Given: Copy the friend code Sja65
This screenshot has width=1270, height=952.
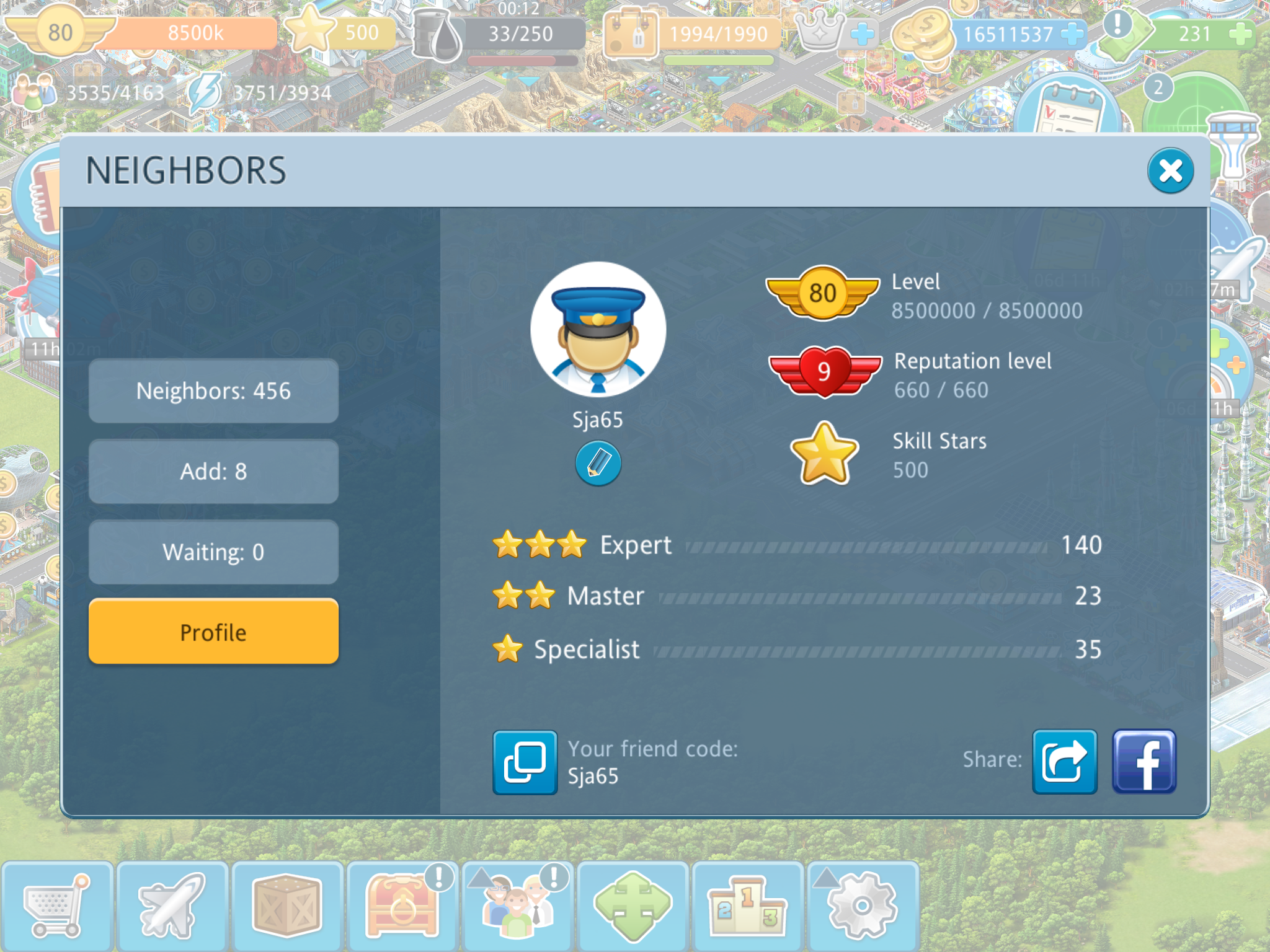Looking at the screenshot, I should pyautogui.click(x=525, y=762).
